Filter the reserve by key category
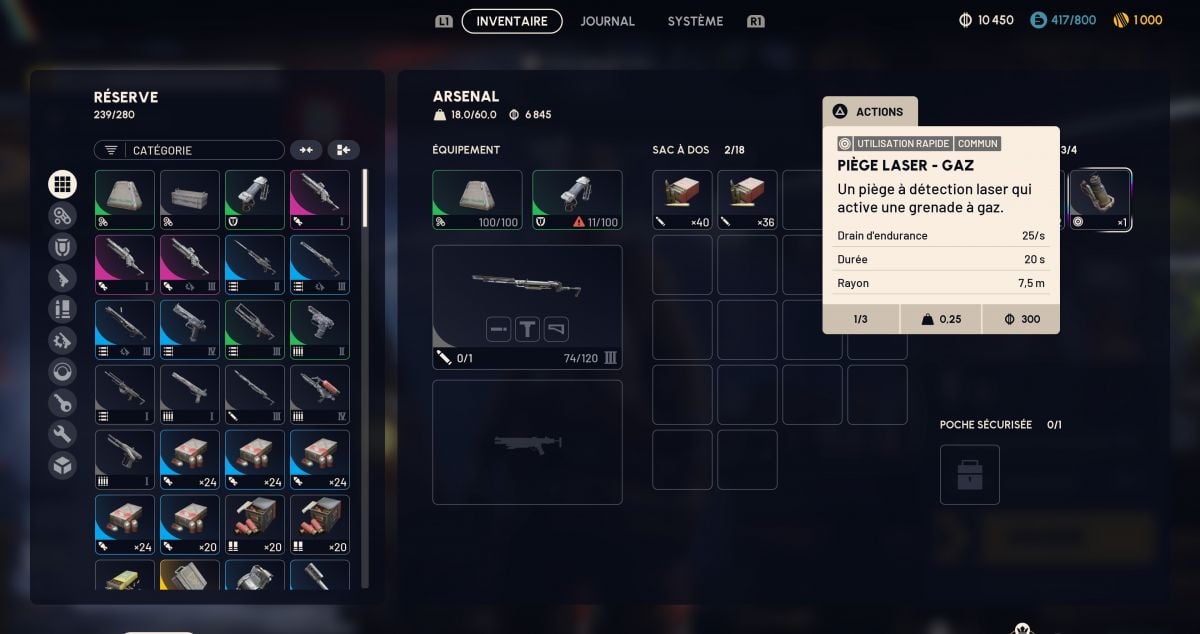 [62, 403]
